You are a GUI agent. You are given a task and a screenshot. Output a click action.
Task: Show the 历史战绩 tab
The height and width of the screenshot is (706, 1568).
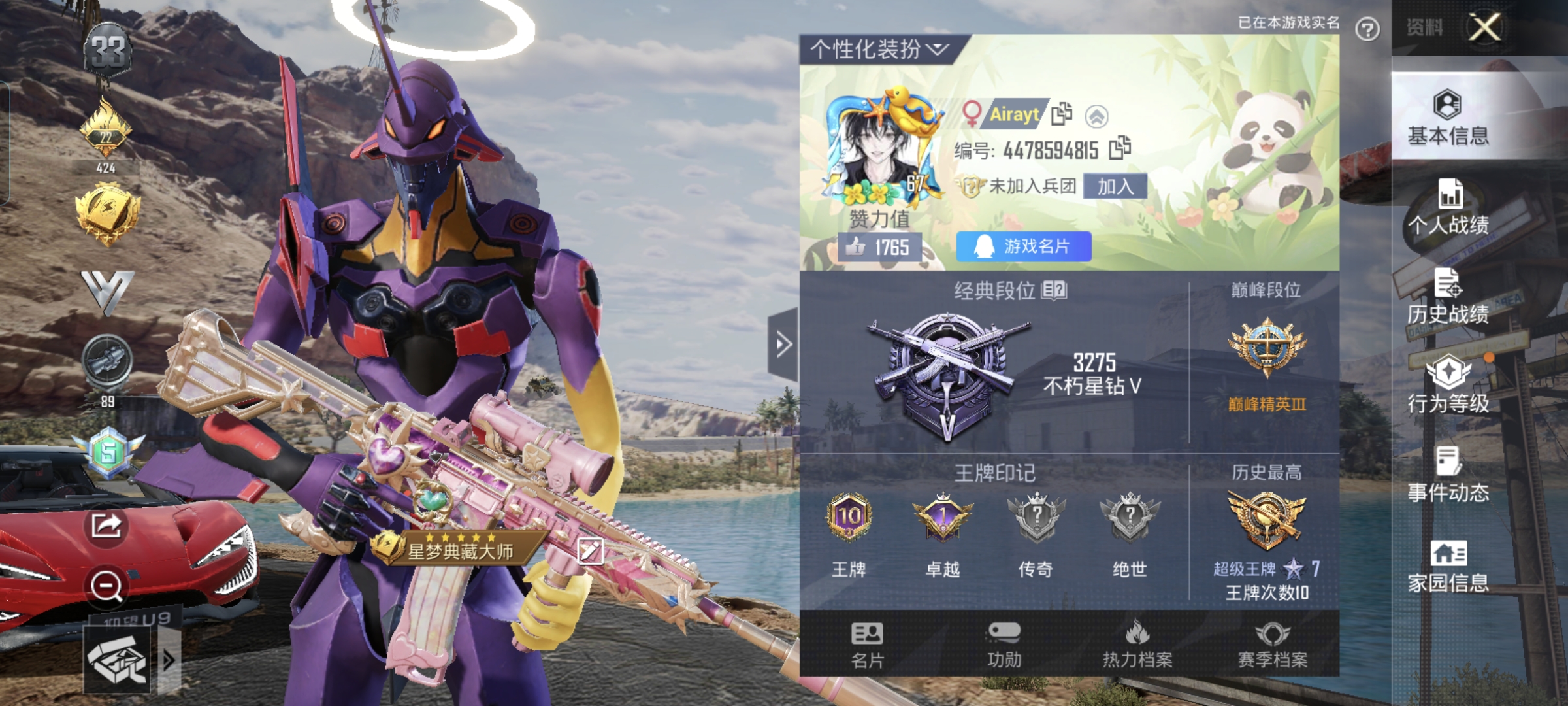(1448, 297)
